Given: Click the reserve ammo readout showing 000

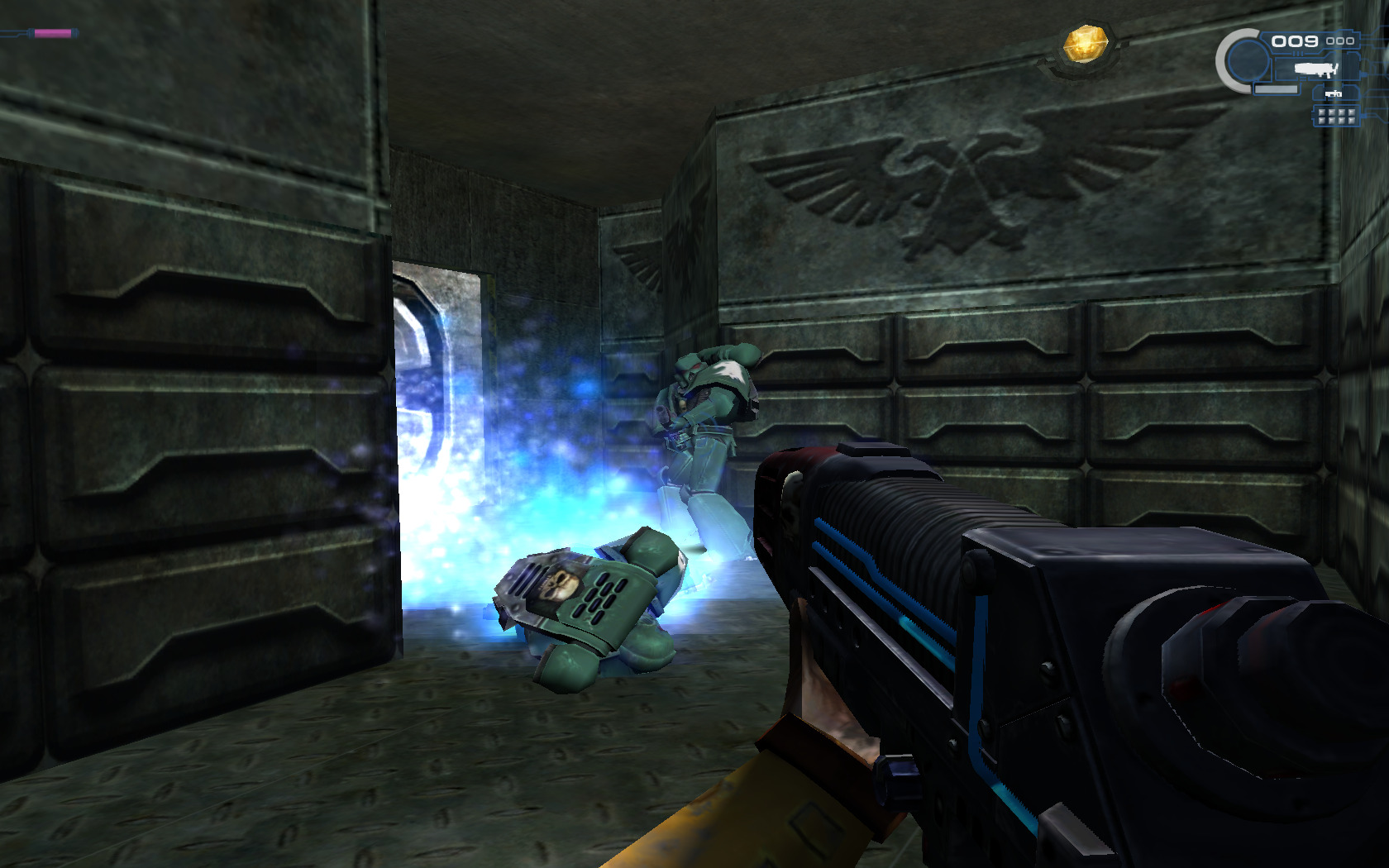Looking at the screenshot, I should point(1339,41).
